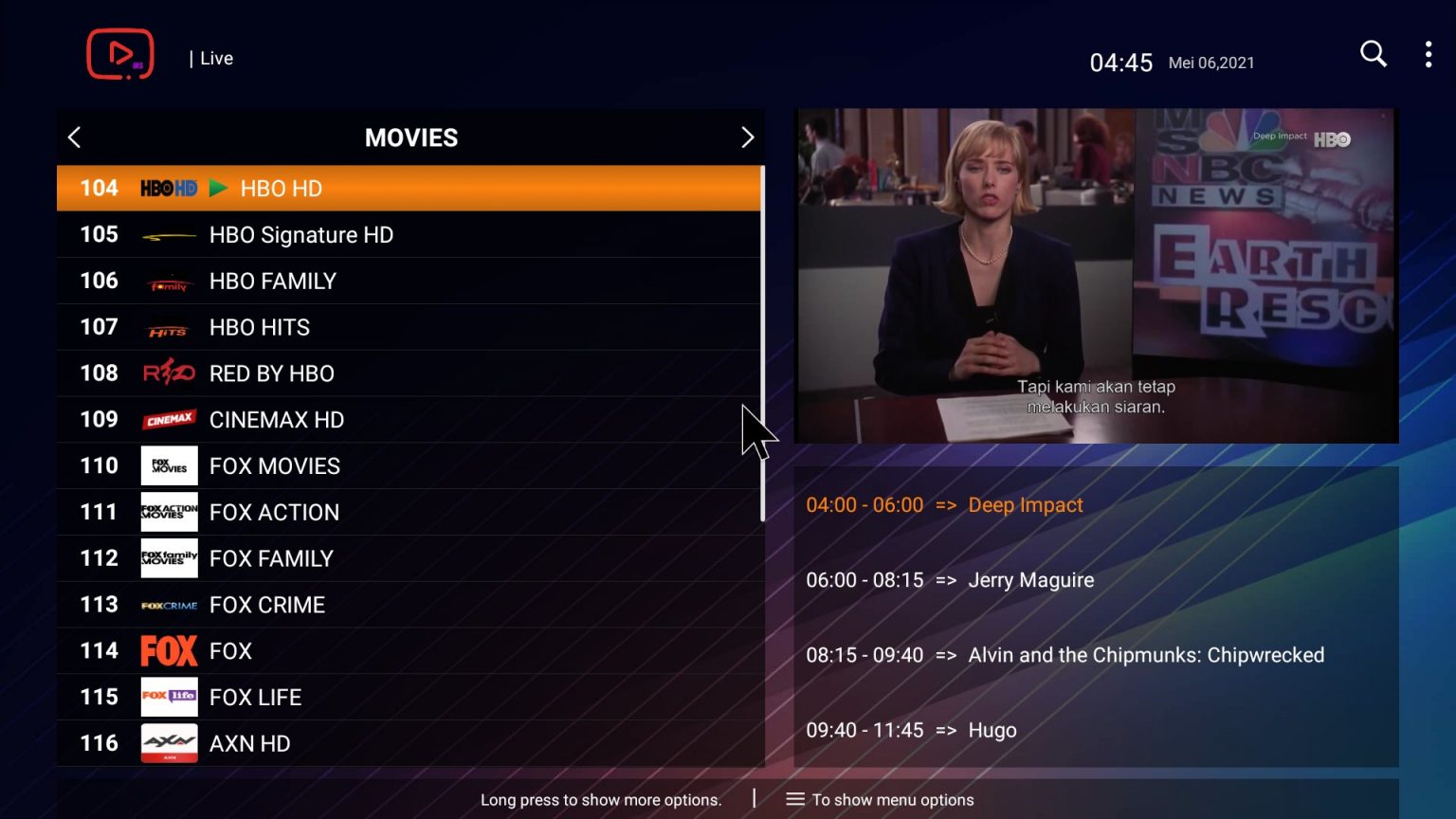The image size is (1456, 819).
Task: Click the AXN HD channel logo
Action: tap(169, 743)
